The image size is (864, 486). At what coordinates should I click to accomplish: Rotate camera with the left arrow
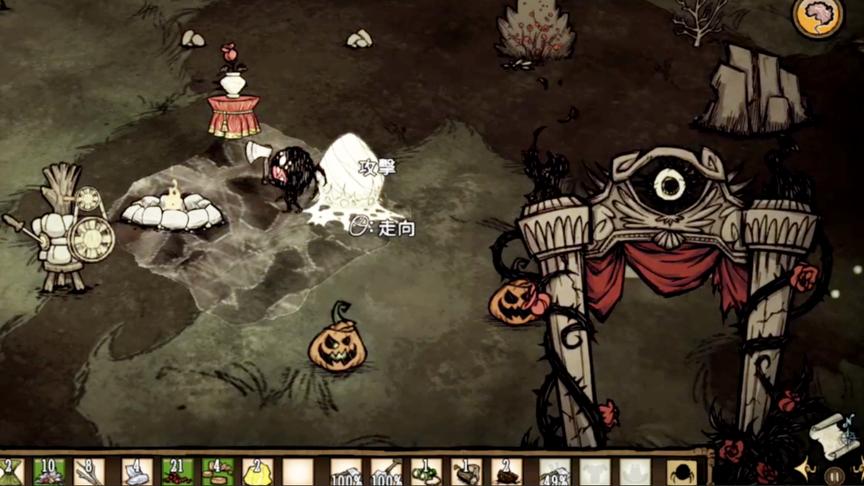coord(805,467)
